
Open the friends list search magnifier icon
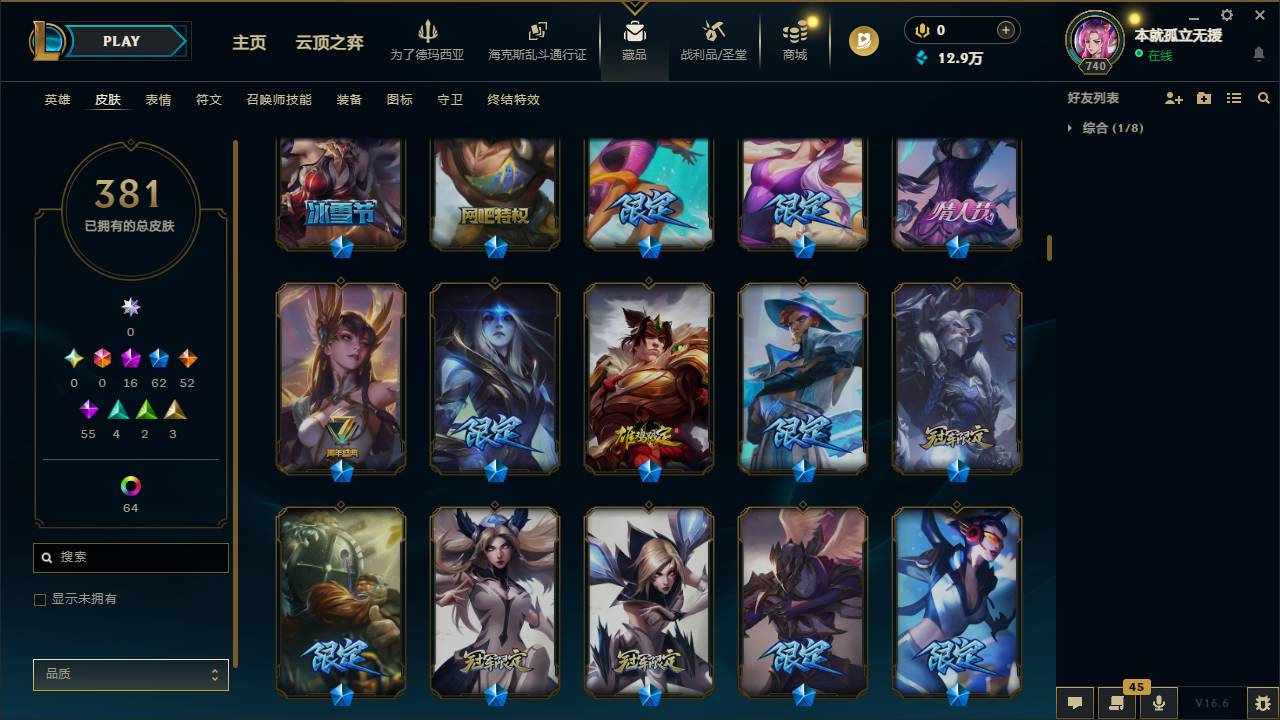tap(1263, 97)
